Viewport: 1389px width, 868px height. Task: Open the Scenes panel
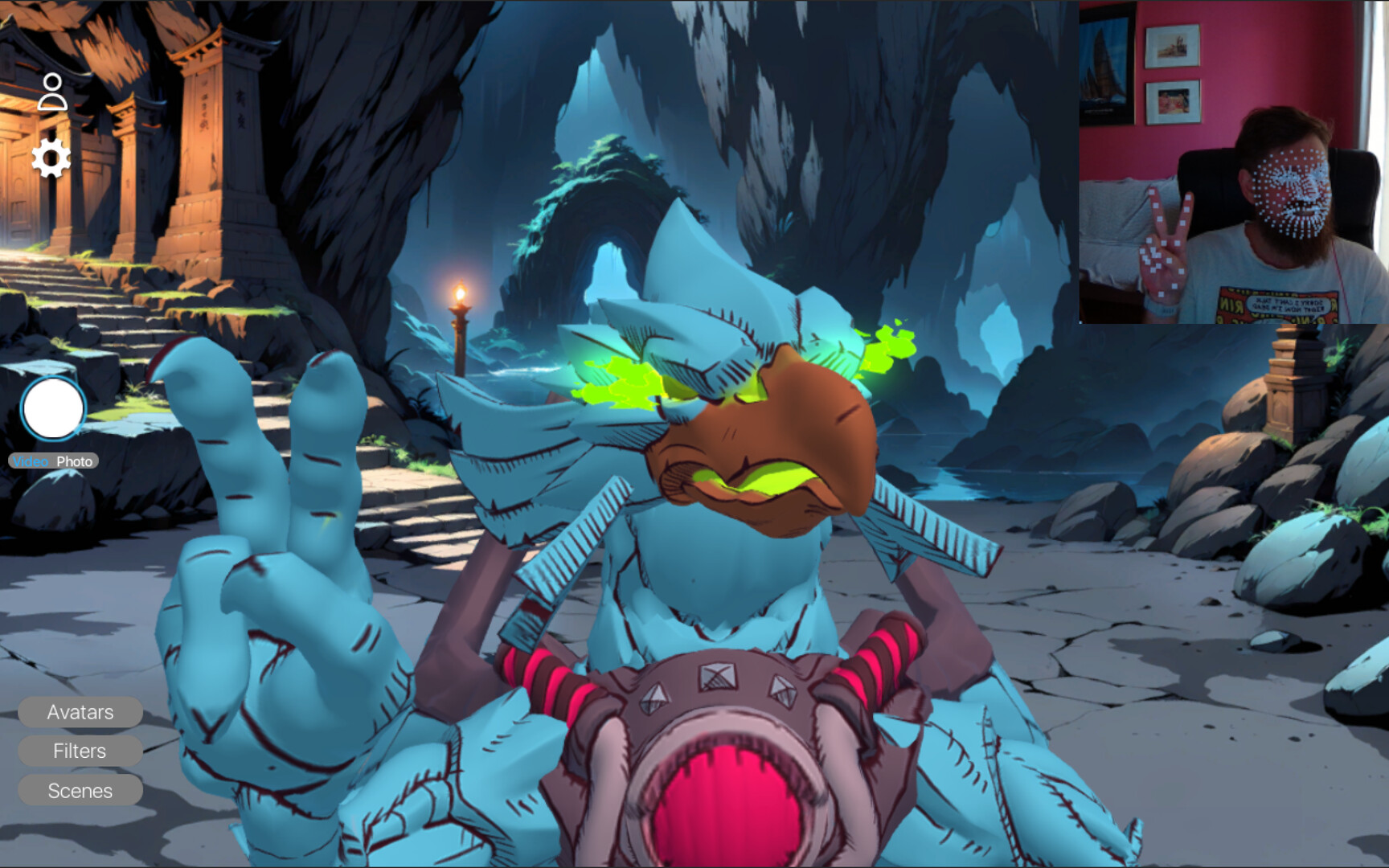(80, 791)
